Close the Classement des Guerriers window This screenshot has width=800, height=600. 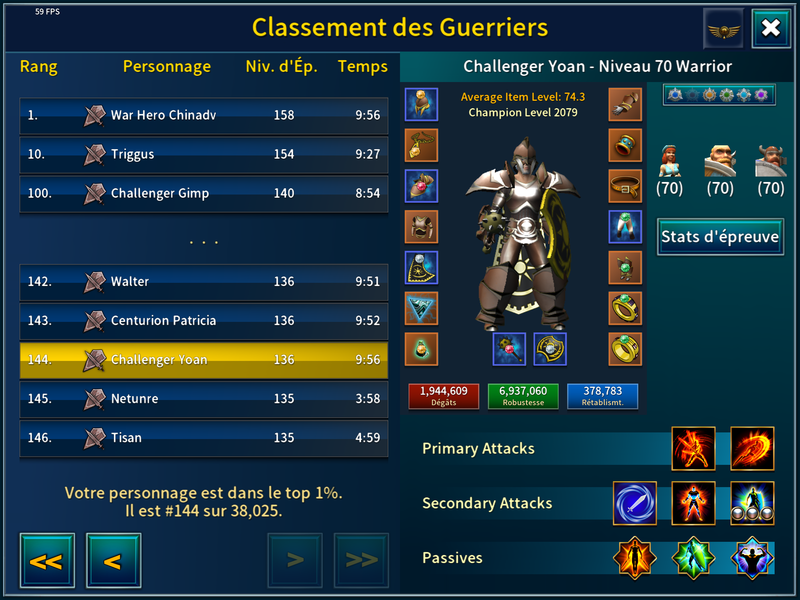pyautogui.click(x=771, y=28)
